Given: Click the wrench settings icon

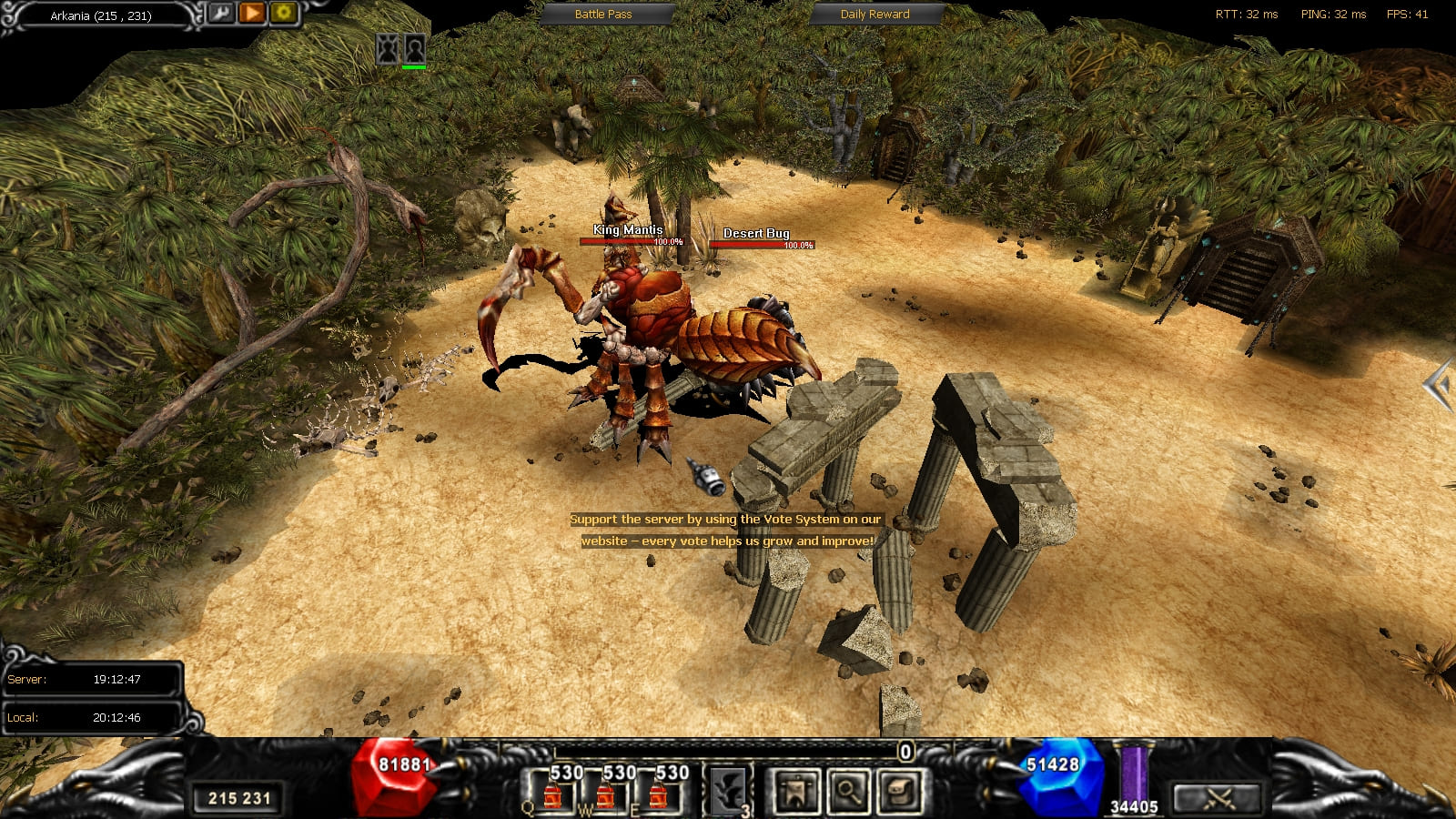Looking at the screenshot, I should tap(221, 13).
